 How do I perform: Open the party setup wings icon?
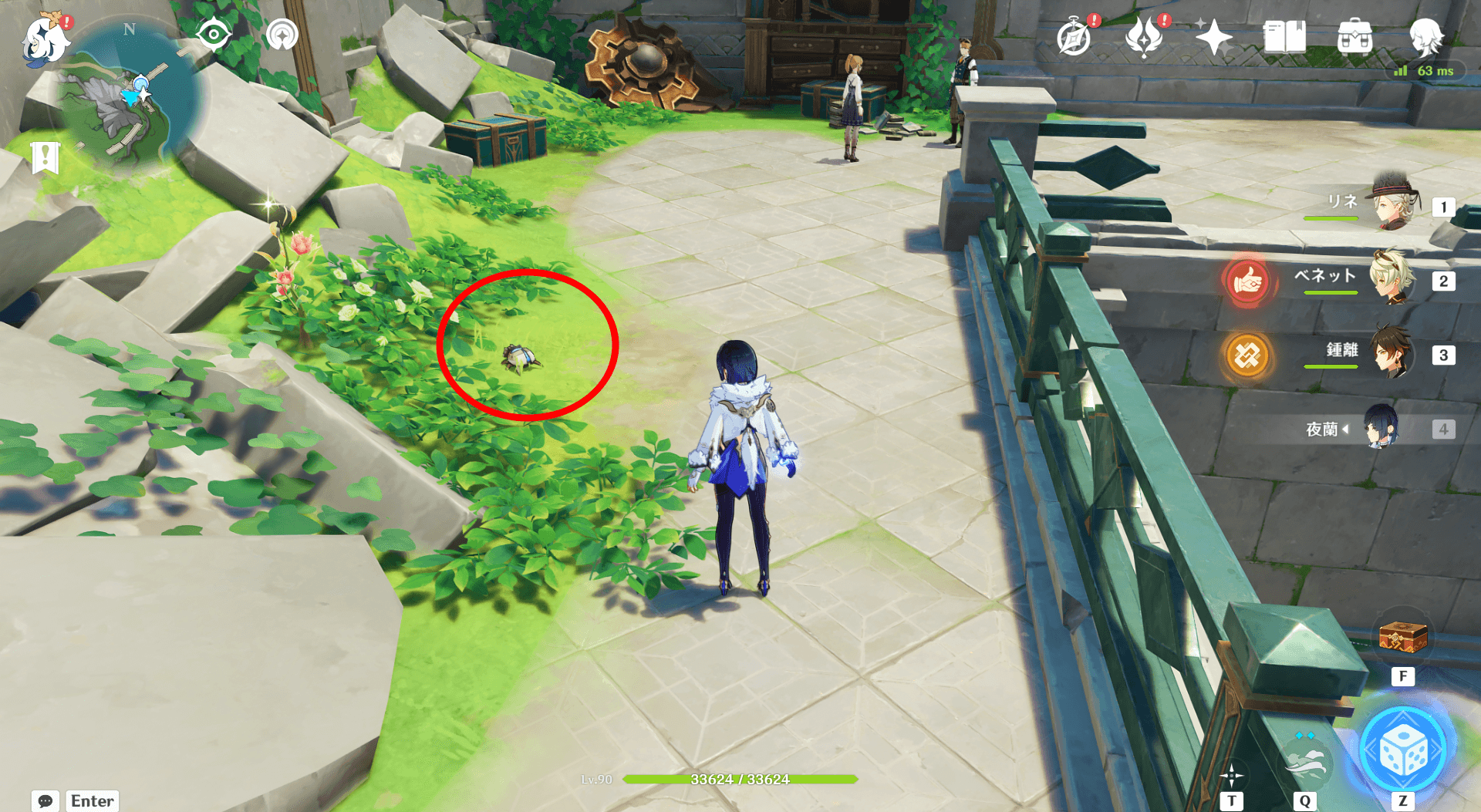click(1145, 36)
